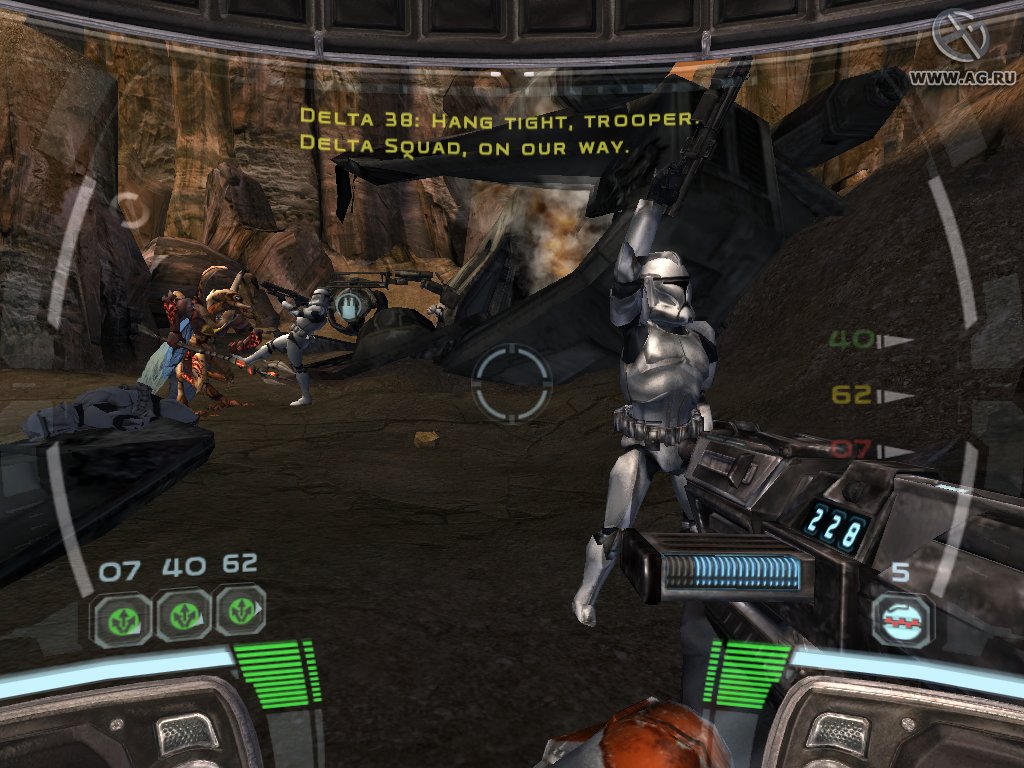The width and height of the screenshot is (1024, 768).
Task: Select squad member 07's status icon
Action: click(x=123, y=618)
